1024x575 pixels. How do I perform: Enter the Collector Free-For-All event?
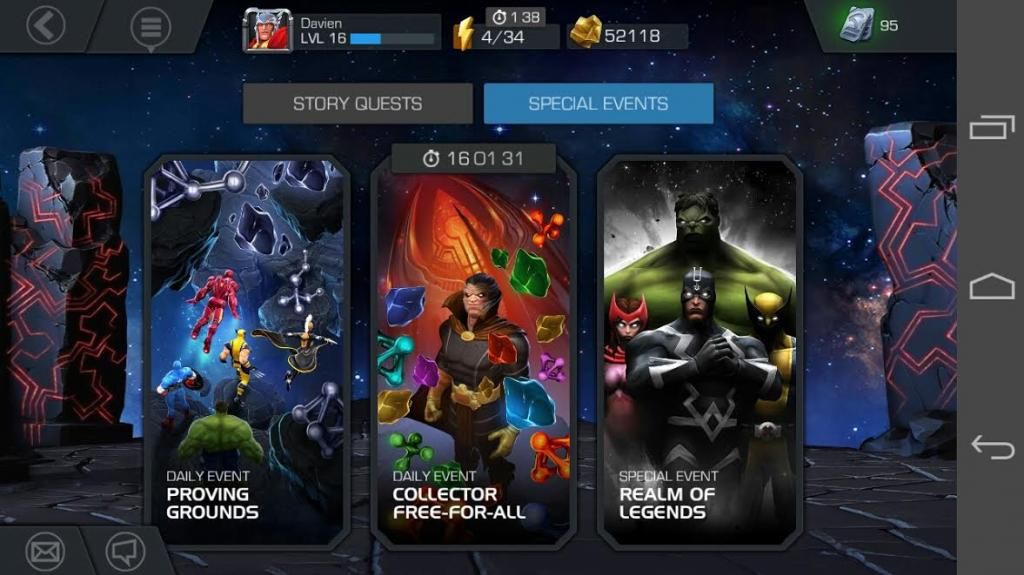pos(473,350)
